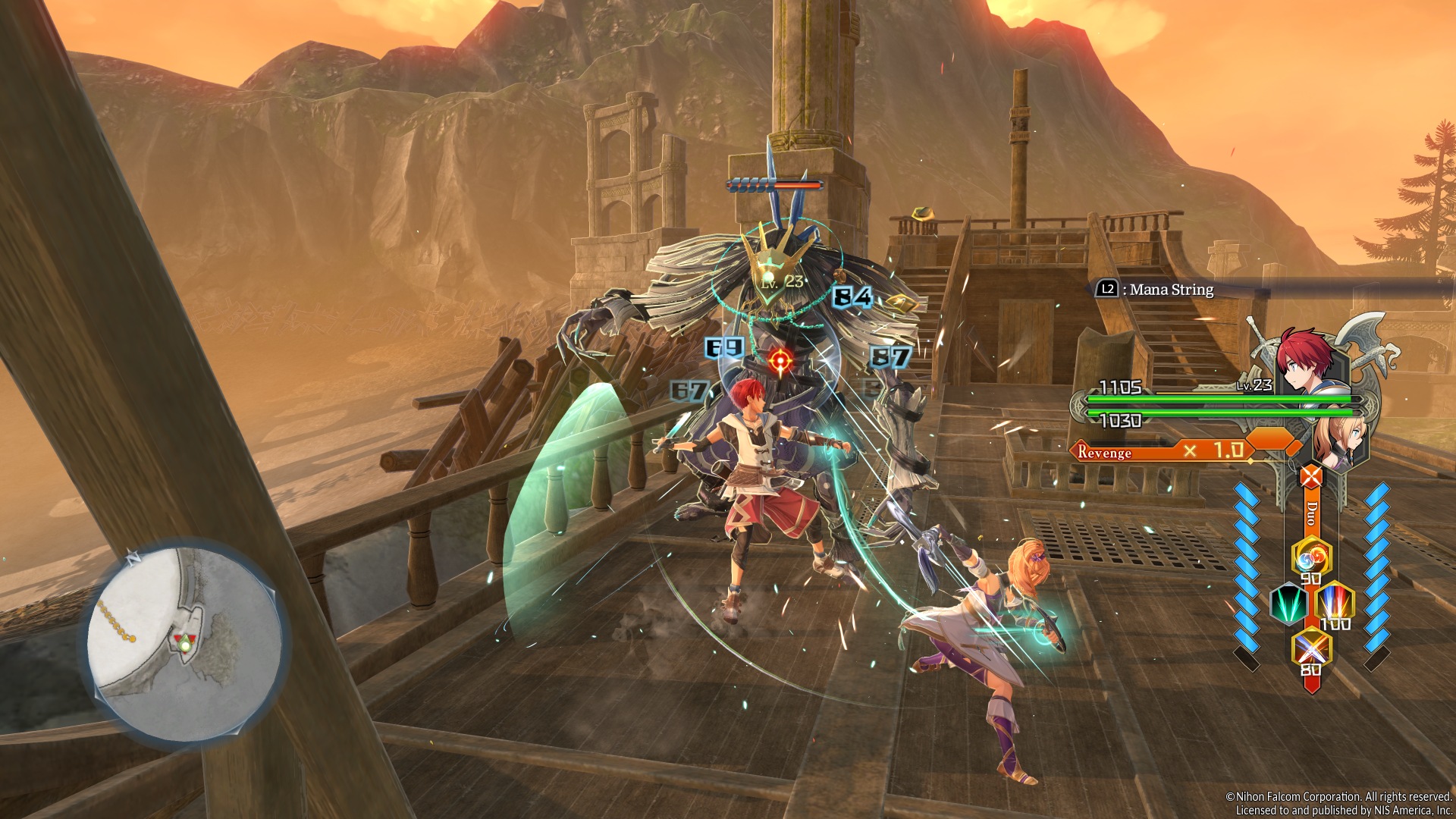Select the red-haired character portrait

(x=1305, y=360)
